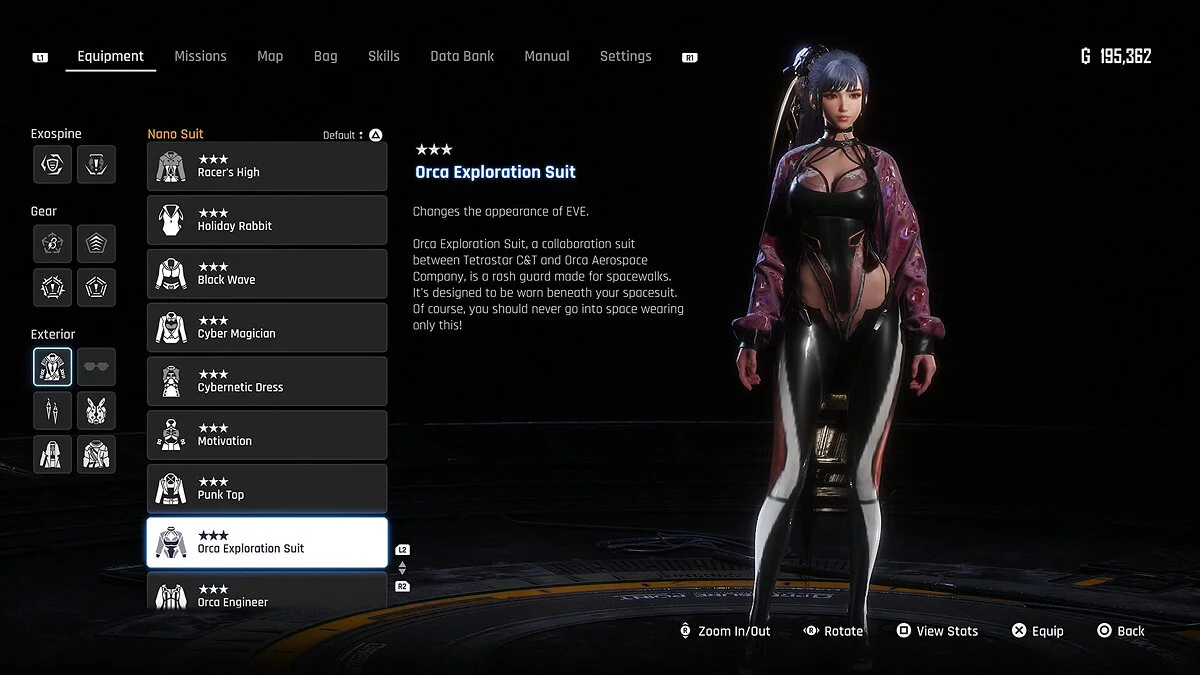Viewport: 1200px width, 675px height.
Task: Go to the Bag tab
Action: click(325, 56)
